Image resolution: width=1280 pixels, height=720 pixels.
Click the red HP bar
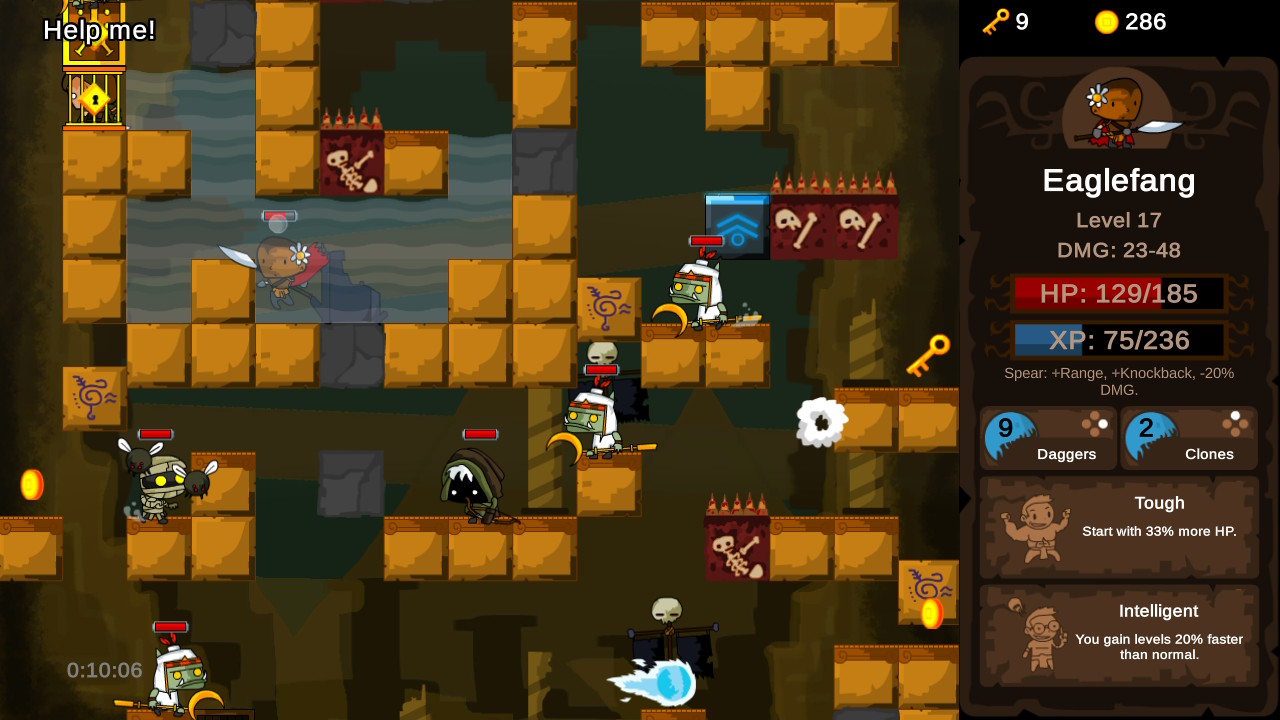coord(1119,294)
